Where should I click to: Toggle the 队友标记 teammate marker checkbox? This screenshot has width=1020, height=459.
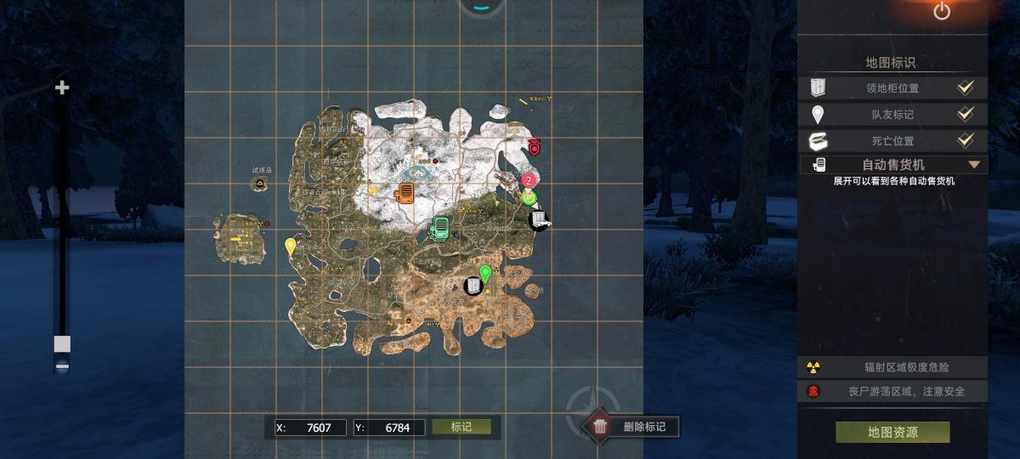click(x=965, y=114)
